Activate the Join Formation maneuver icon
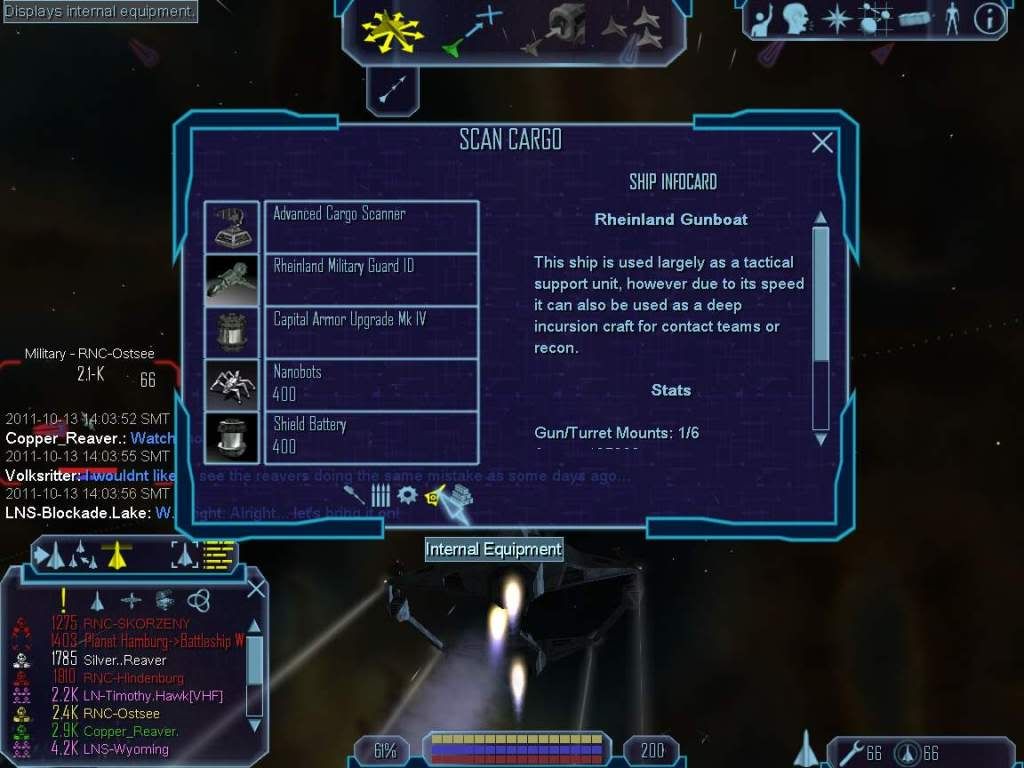Image resolution: width=1024 pixels, height=768 pixels. click(634, 30)
